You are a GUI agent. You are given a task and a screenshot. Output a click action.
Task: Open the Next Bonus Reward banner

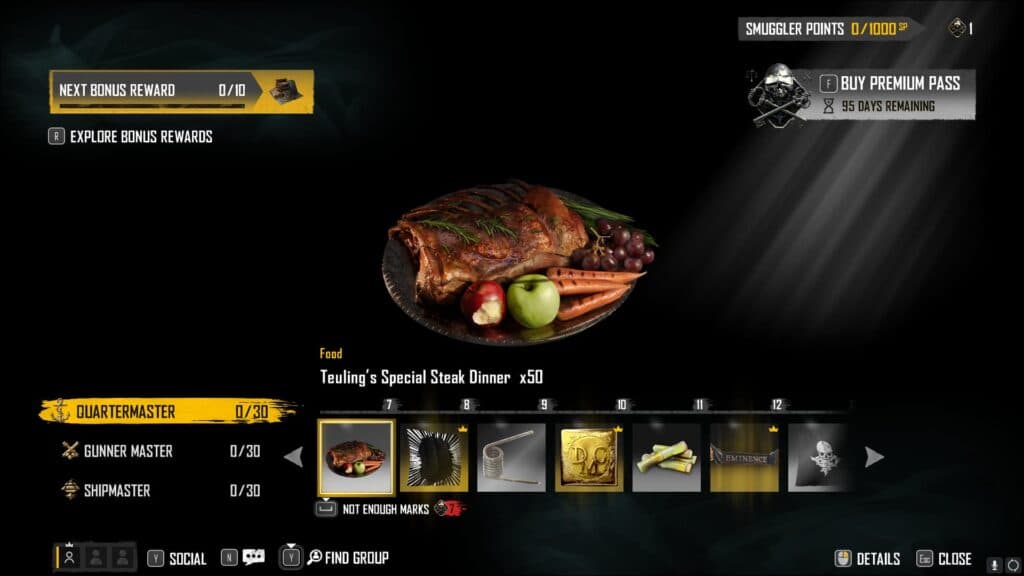180,90
